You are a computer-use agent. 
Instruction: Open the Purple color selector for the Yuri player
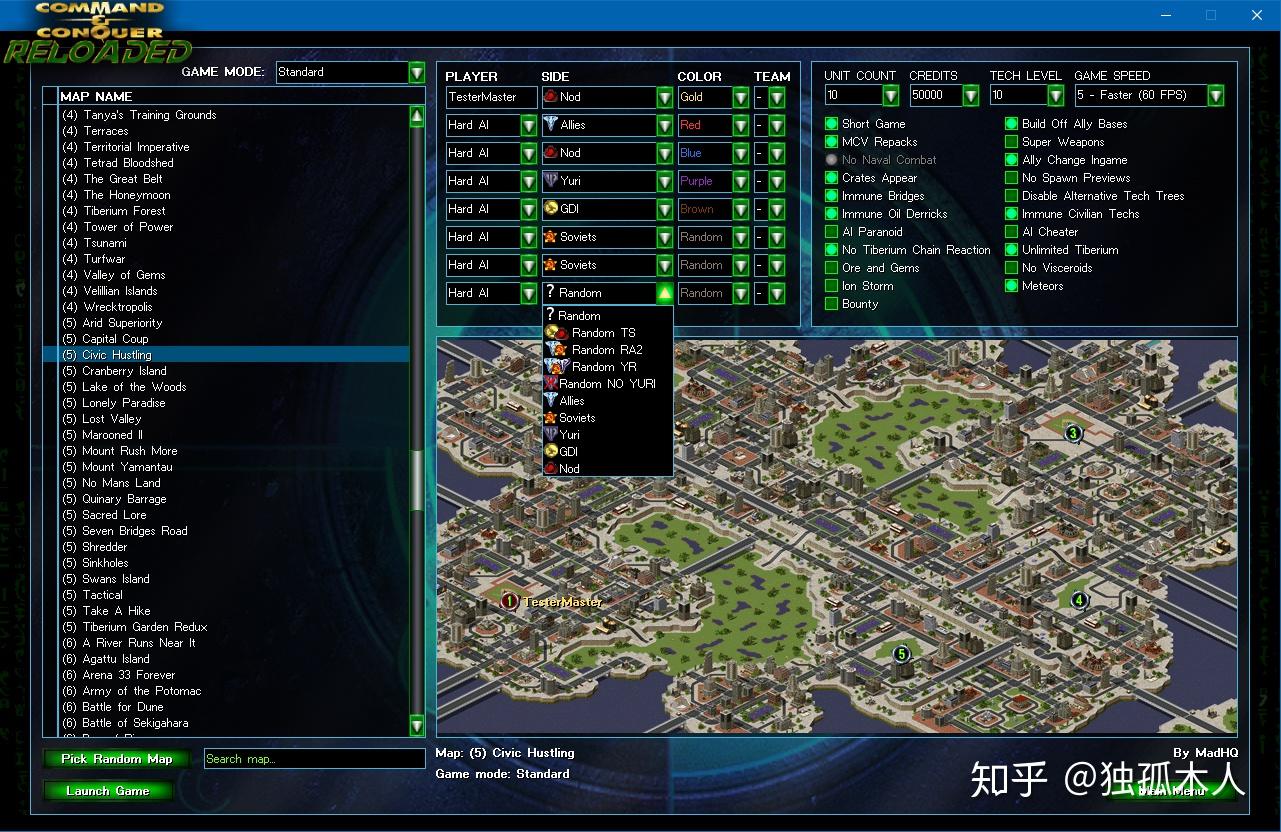(739, 181)
